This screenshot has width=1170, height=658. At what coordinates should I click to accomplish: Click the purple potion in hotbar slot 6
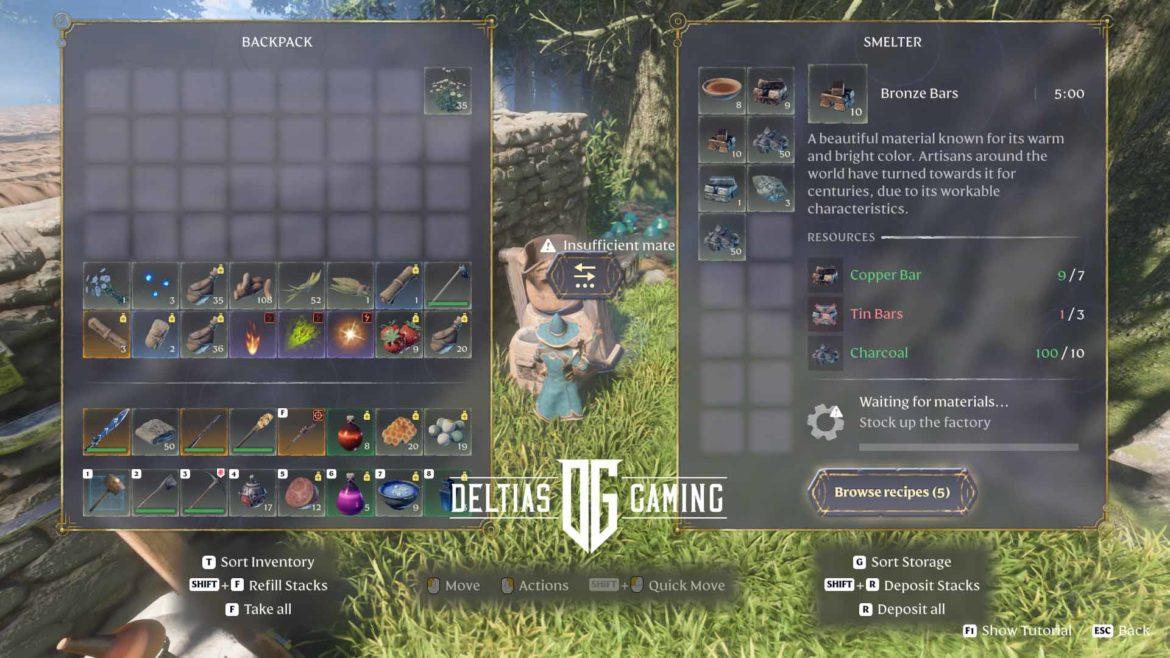[350, 493]
